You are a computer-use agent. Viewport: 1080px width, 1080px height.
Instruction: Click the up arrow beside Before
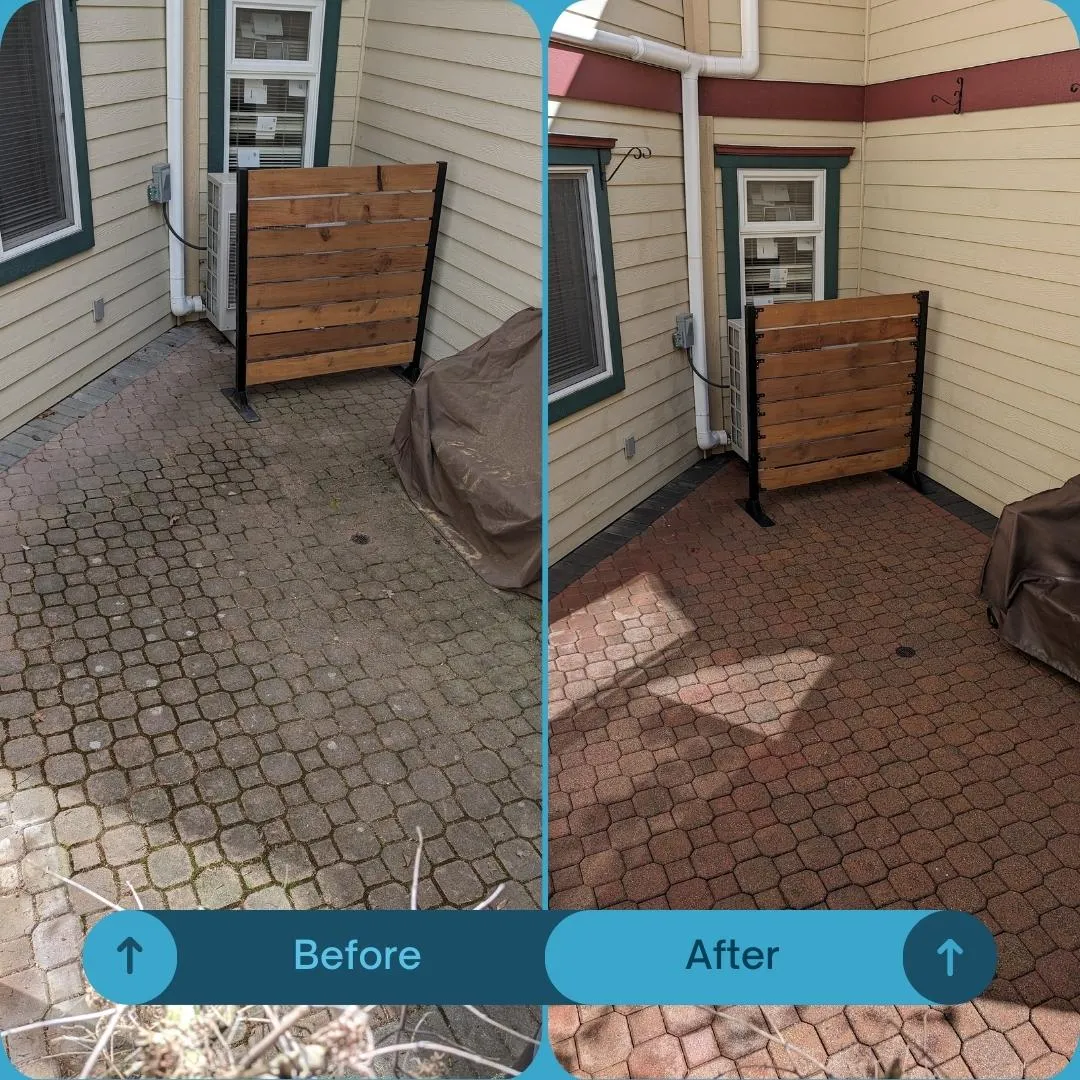[x=130, y=957]
